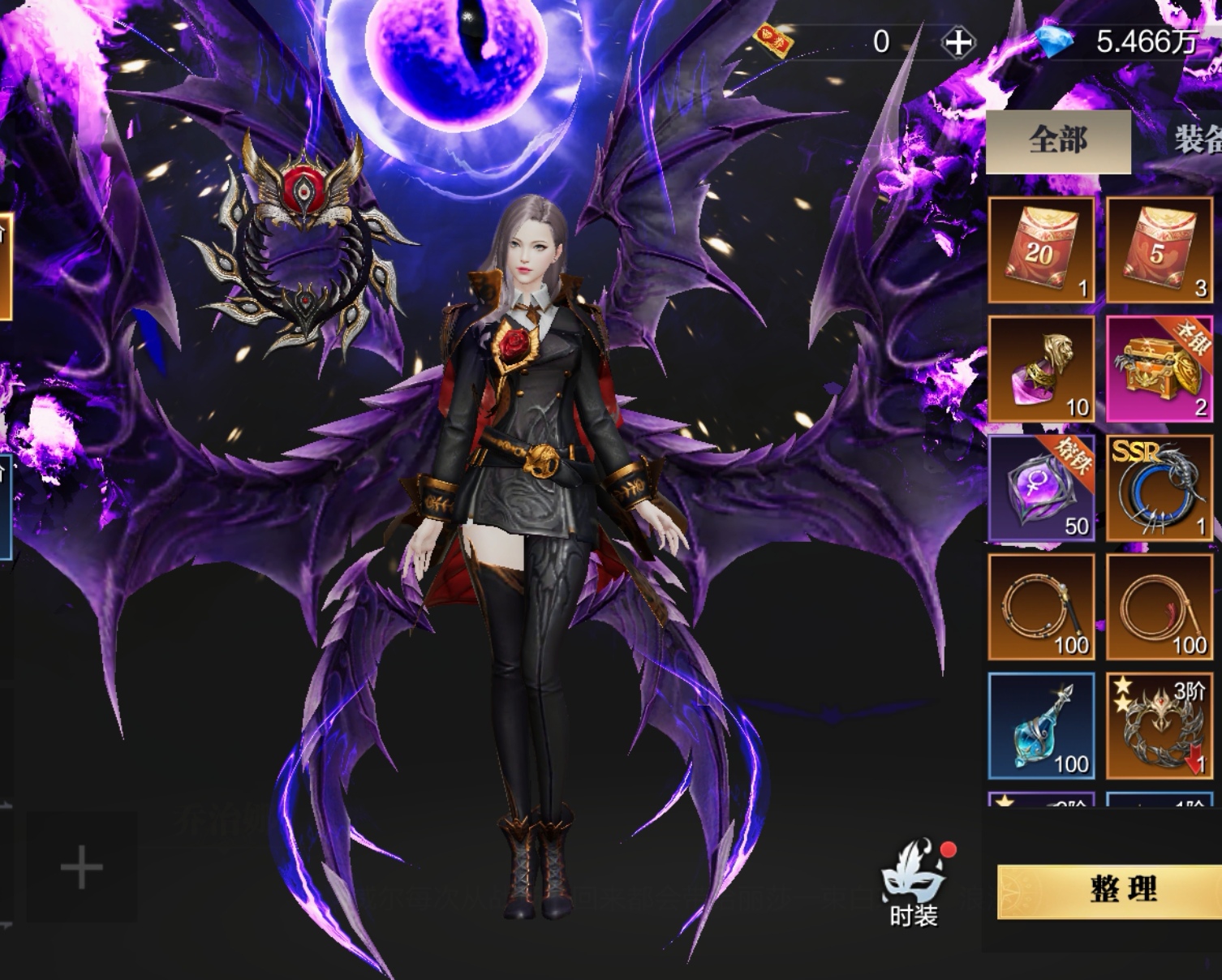The width and height of the screenshot is (1222, 980).
Task: Select the red envelope marked 20
Action: click(x=1041, y=250)
